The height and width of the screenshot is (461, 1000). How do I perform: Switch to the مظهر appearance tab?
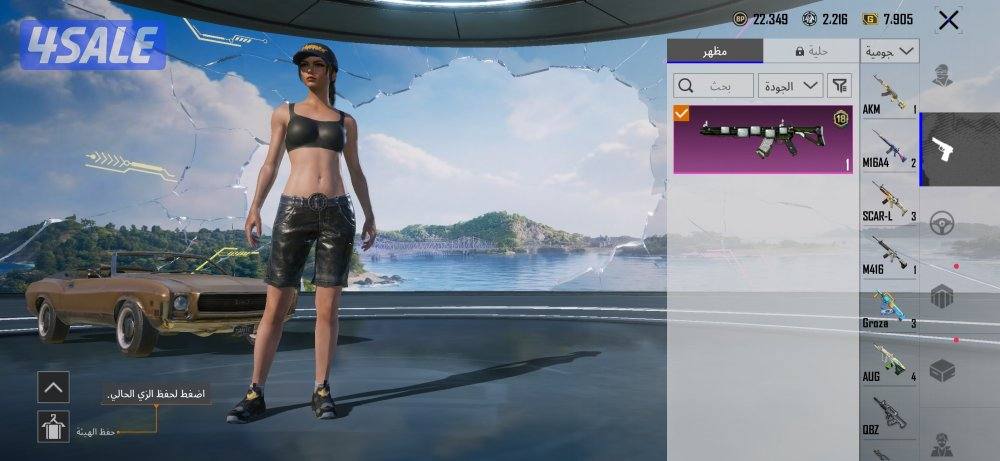click(x=714, y=51)
